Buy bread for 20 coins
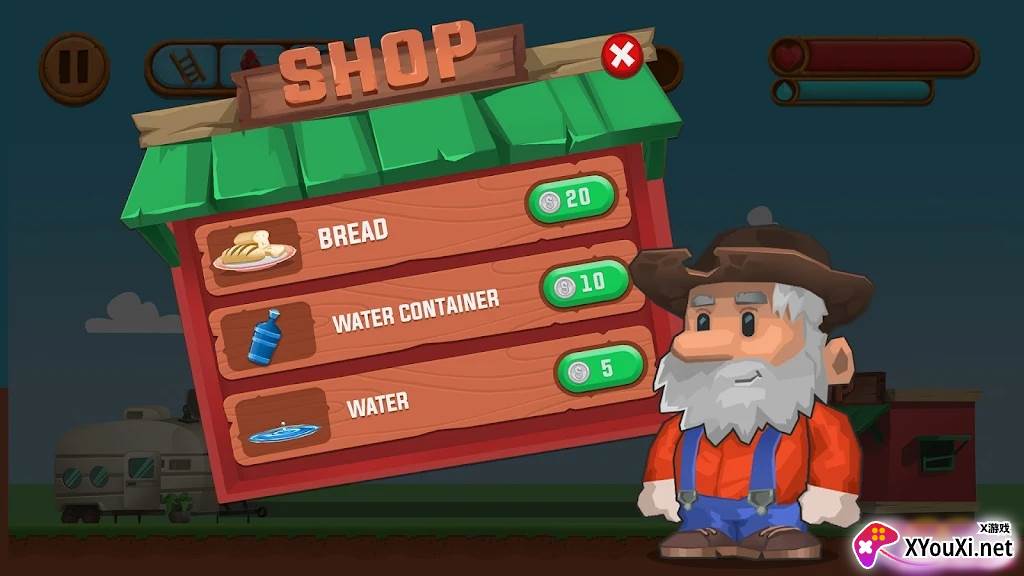Image resolution: width=1024 pixels, height=576 pixels. point(570,198)
